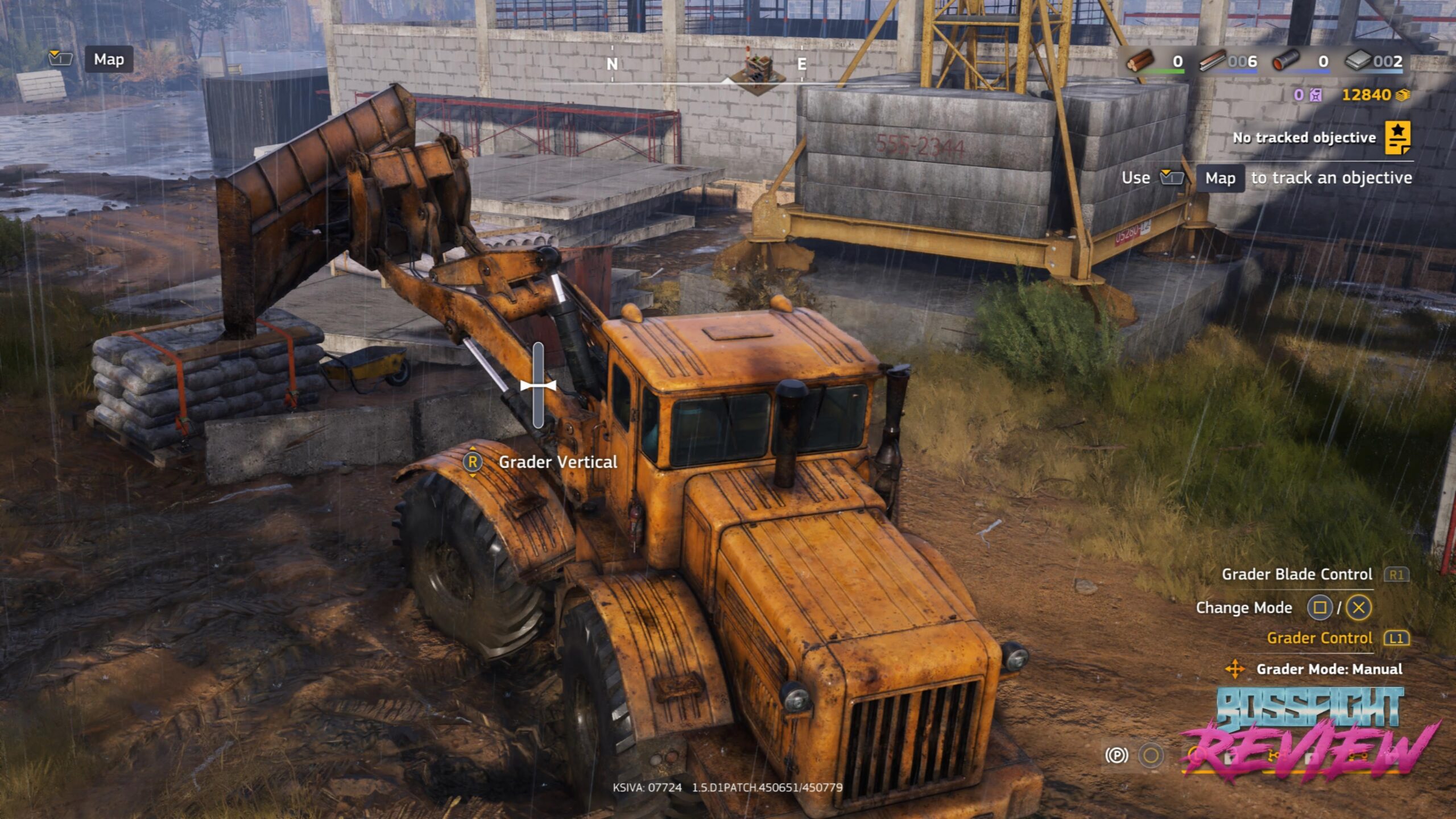Toggle the Grader Mode: Manual indicator
1456x819 pixels.
click(x=1329, y=669)
